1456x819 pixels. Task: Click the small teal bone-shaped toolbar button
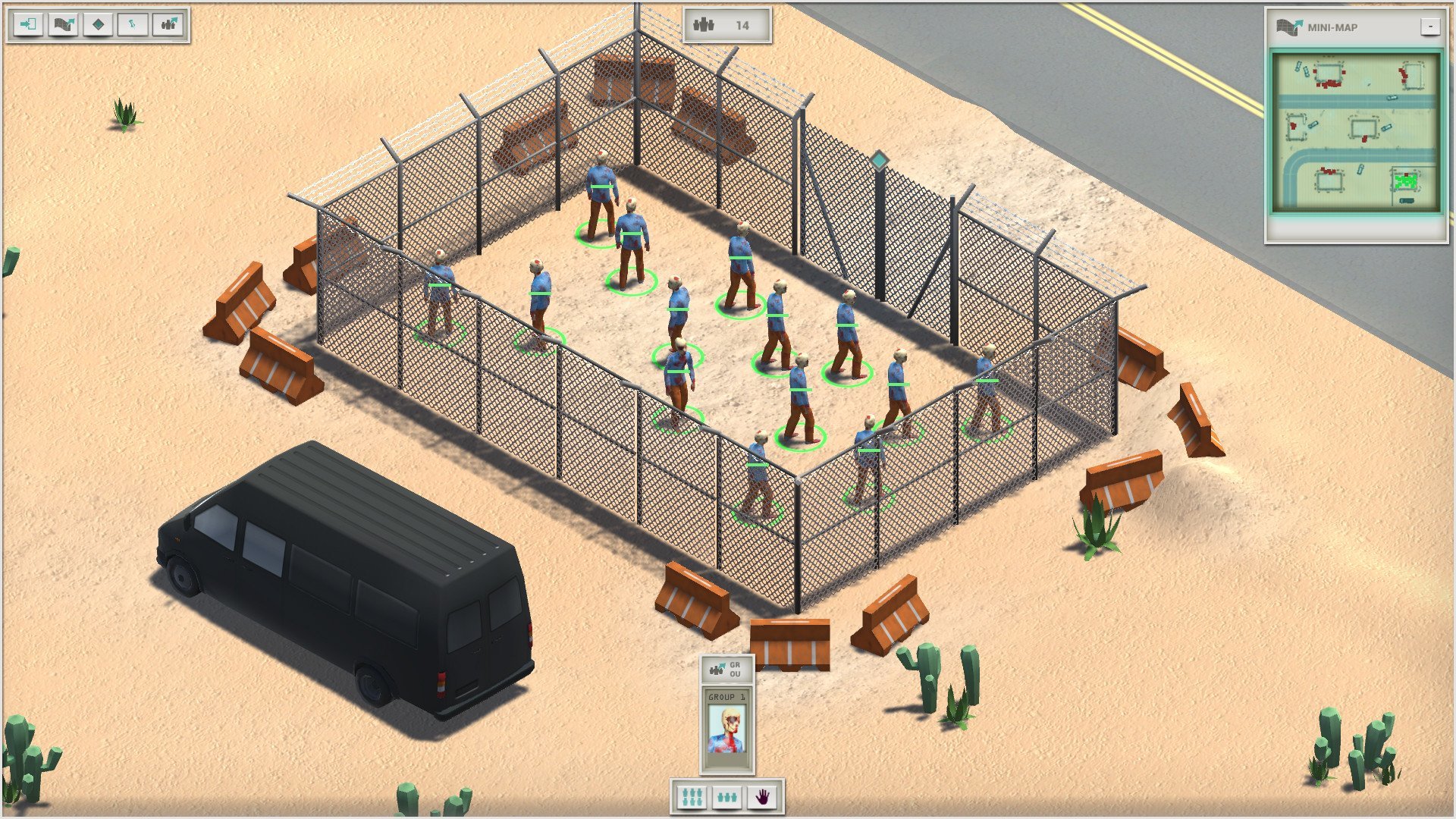click(133, 24)
